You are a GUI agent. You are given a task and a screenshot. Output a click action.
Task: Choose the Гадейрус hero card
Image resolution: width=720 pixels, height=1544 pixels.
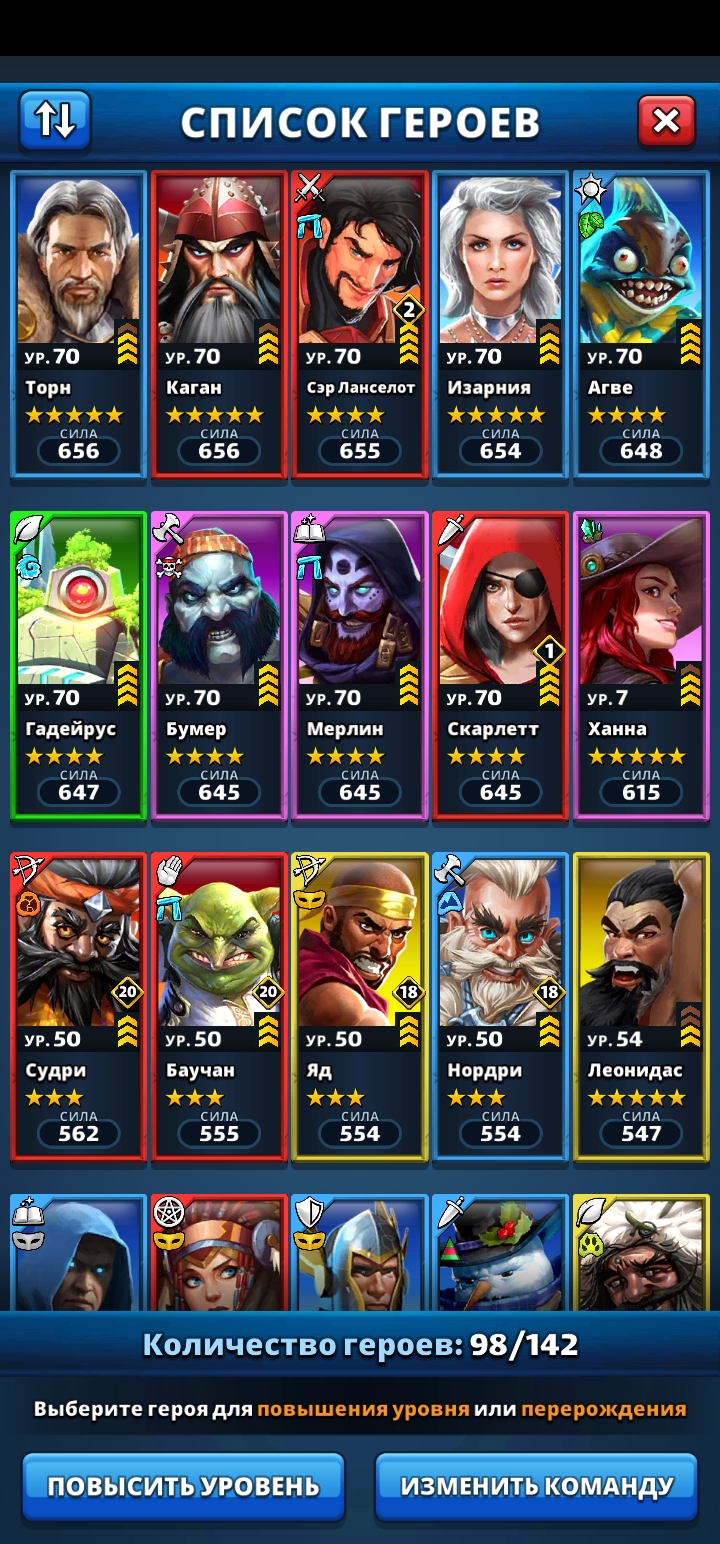tap(79, 662)
